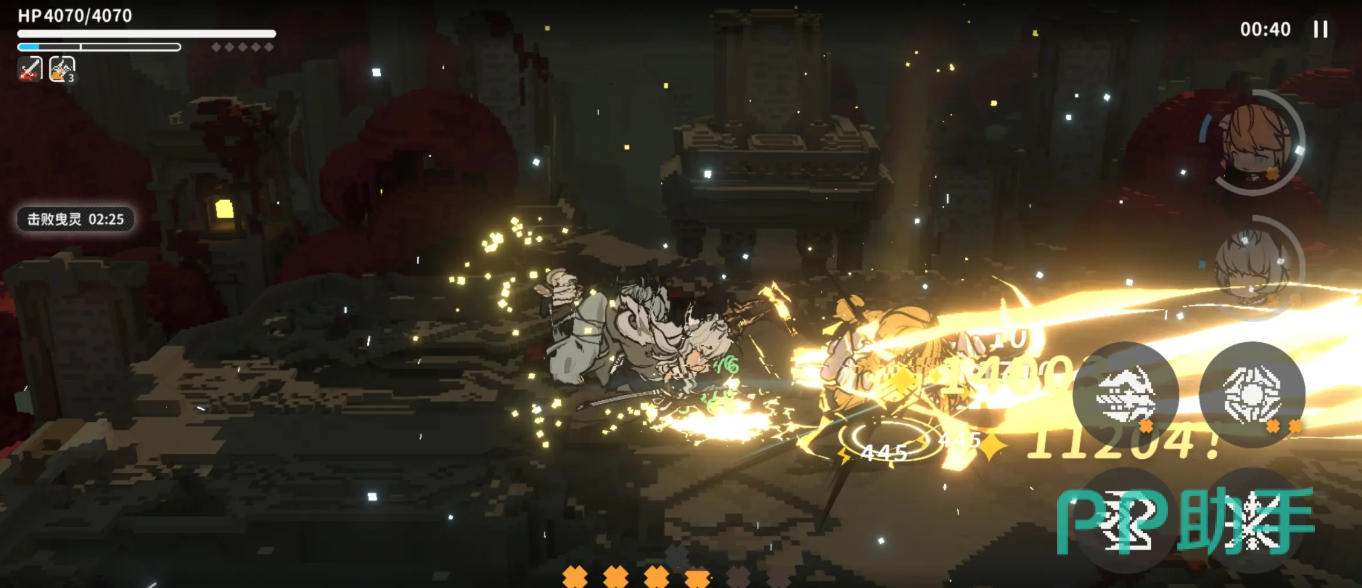Pause the battle with the pause button

[1320, 29]
